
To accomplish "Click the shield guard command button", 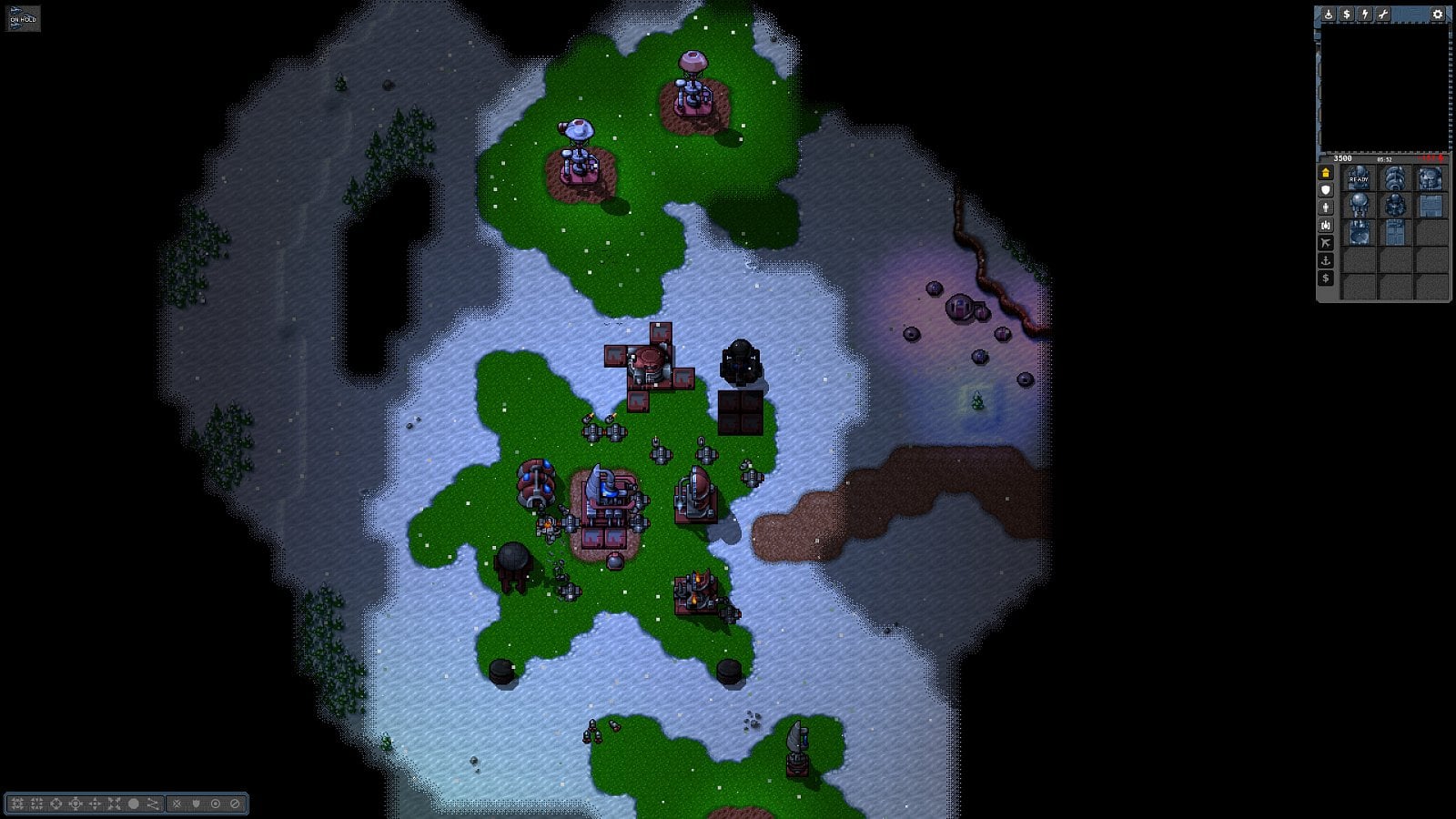I will [196, 804].
